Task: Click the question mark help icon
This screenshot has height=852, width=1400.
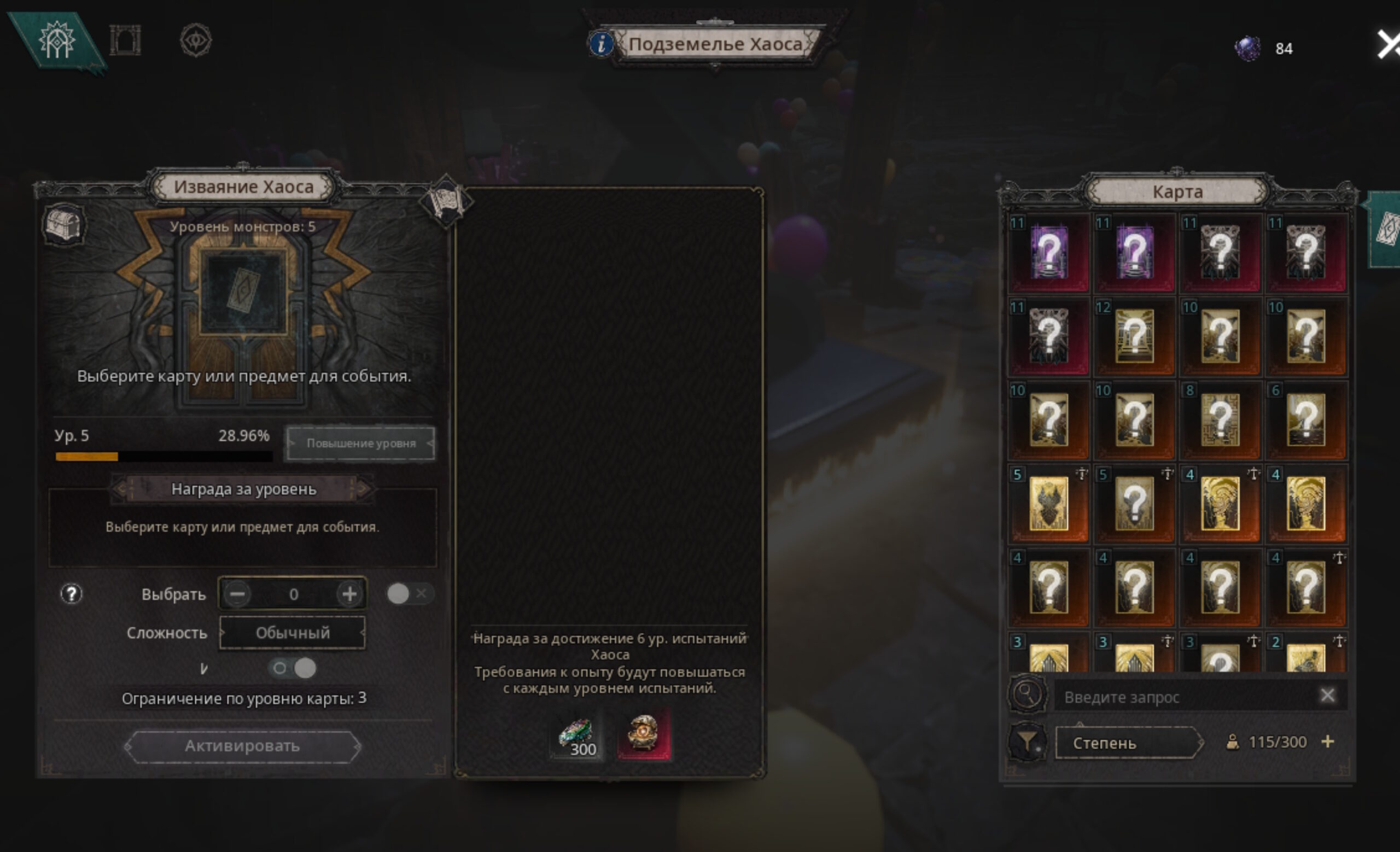Action: [72, 594]
